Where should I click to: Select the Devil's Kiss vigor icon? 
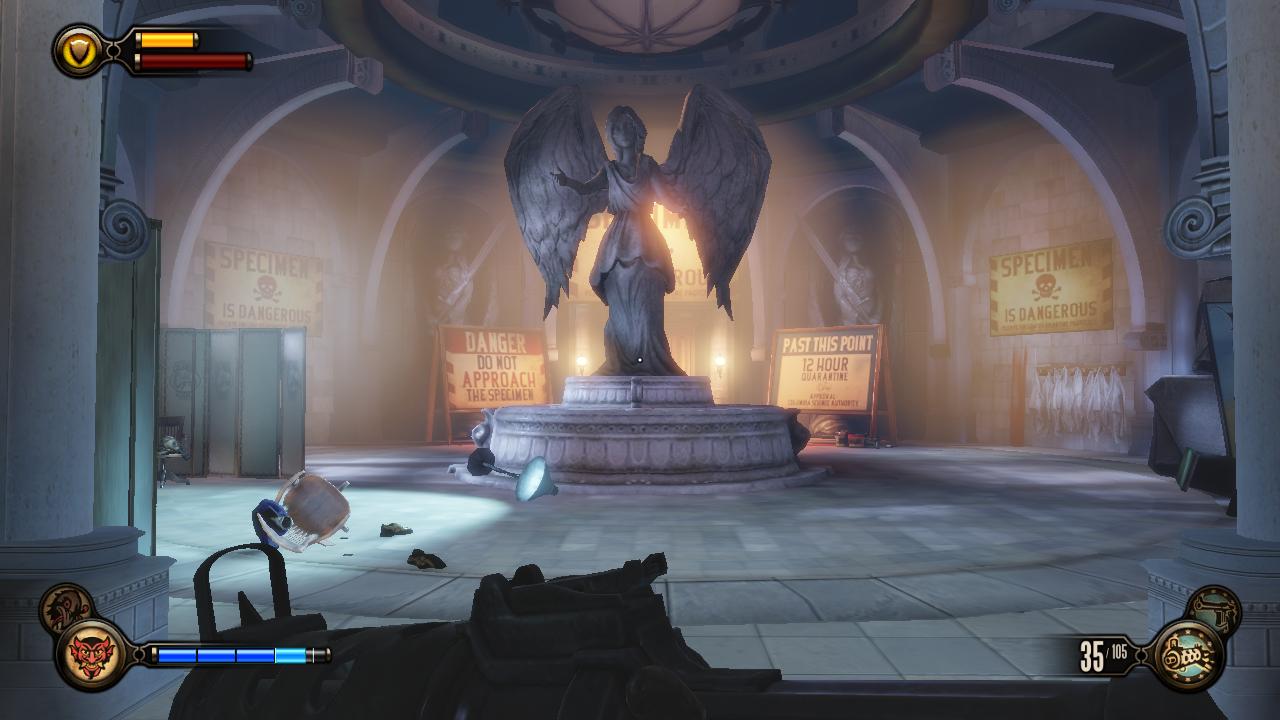pyautogui.click(x=91, y=655)
